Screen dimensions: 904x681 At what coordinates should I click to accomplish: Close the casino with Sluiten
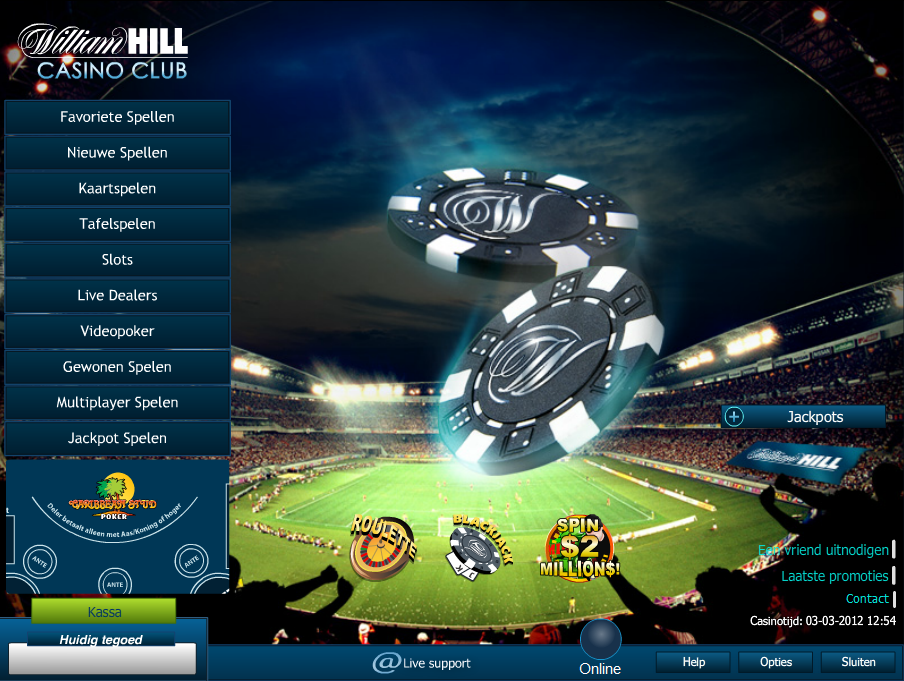point(857,662)
